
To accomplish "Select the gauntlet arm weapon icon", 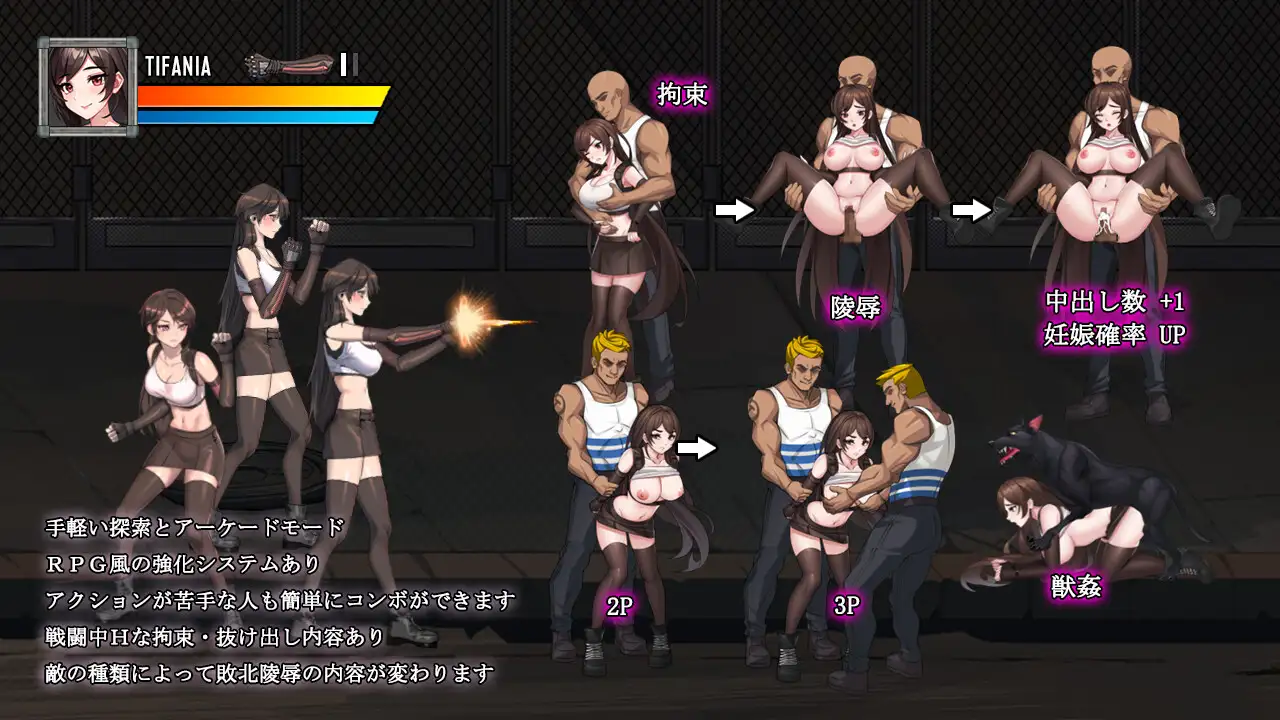I will 289,65.
